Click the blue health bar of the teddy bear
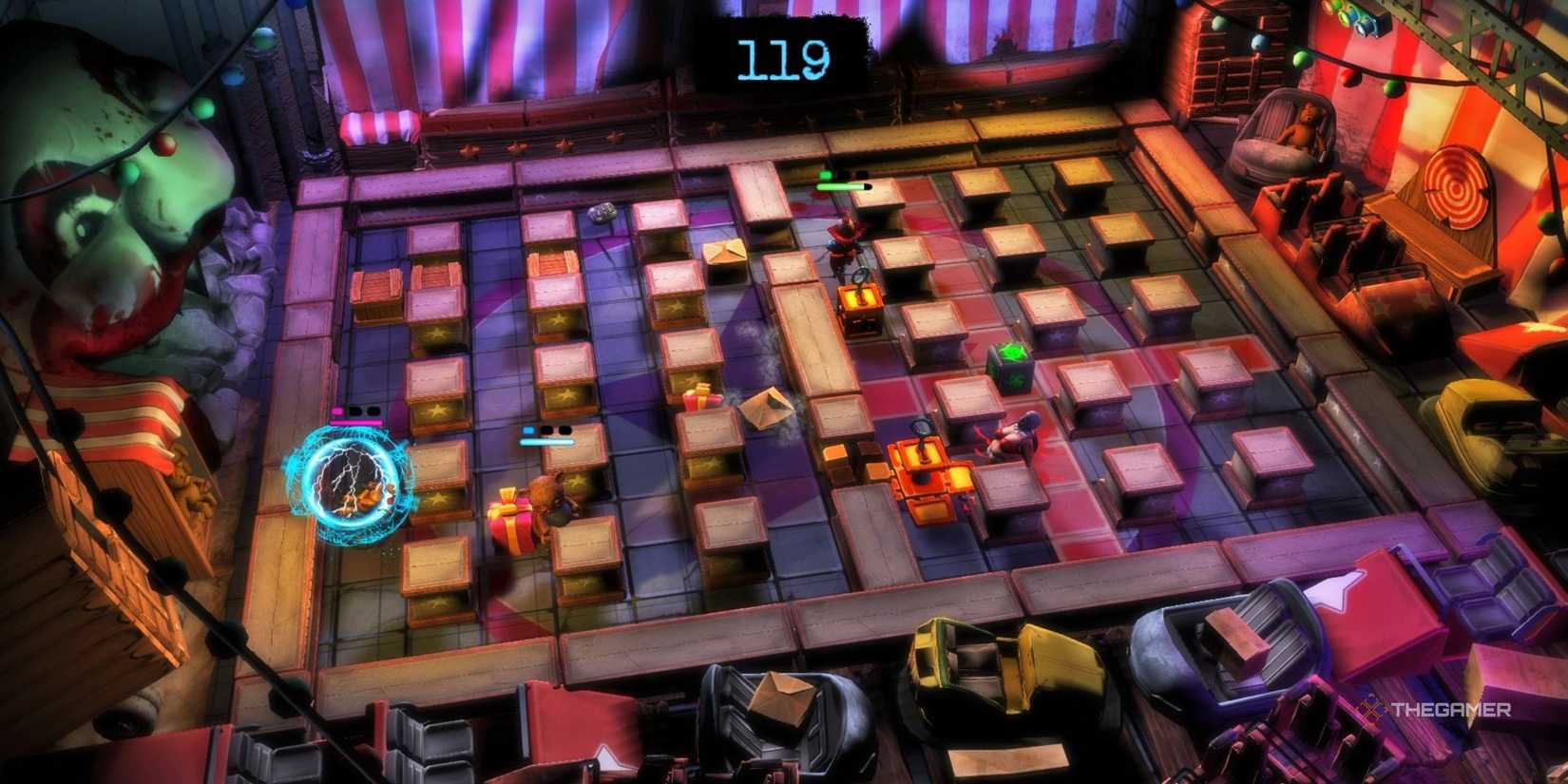Viewport: 1568px width, 784px height. pyautogui.click(x=546, y=443)
